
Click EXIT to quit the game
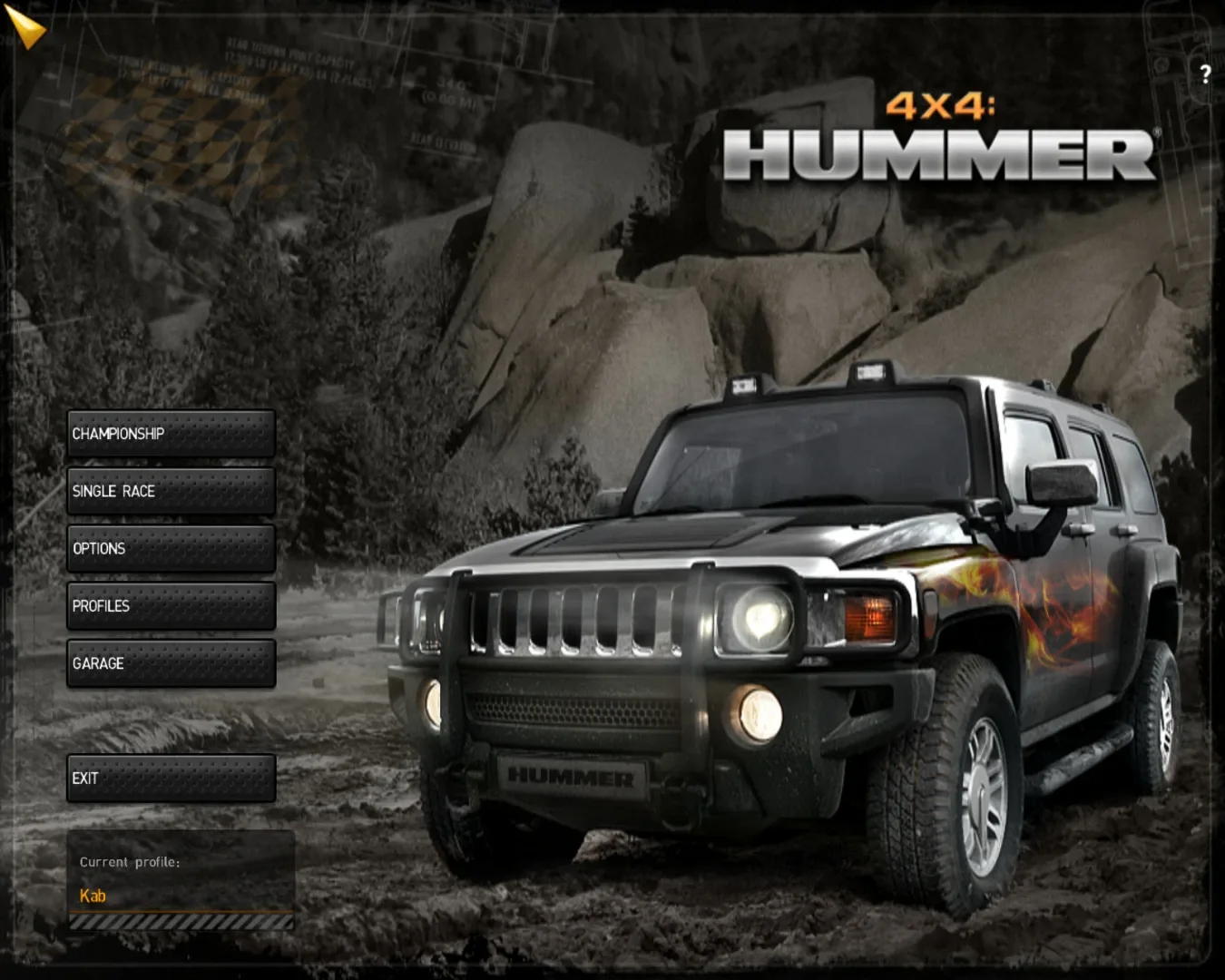click(x=171, y=778)
